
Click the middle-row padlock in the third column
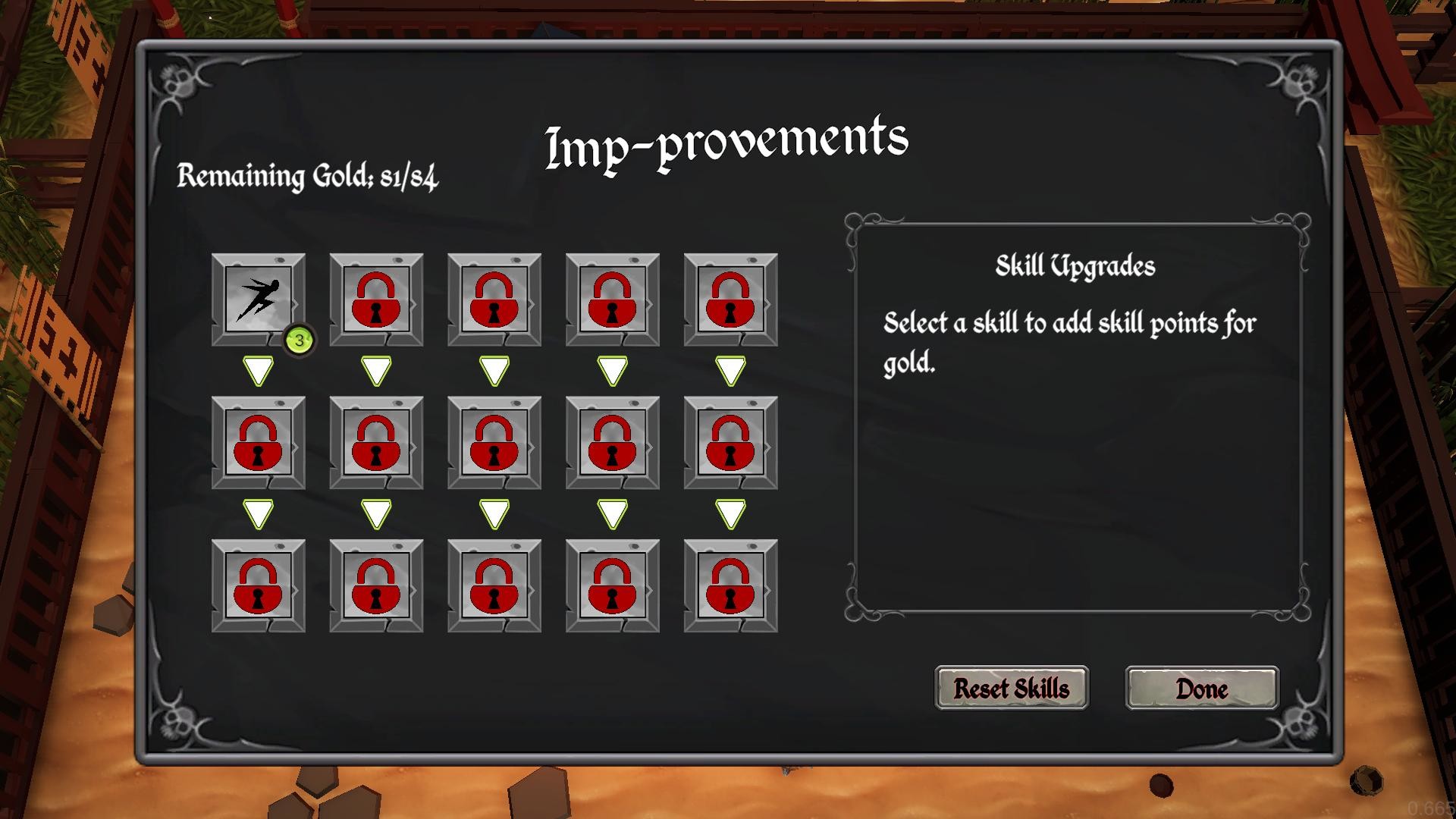(x=494, y=442)
